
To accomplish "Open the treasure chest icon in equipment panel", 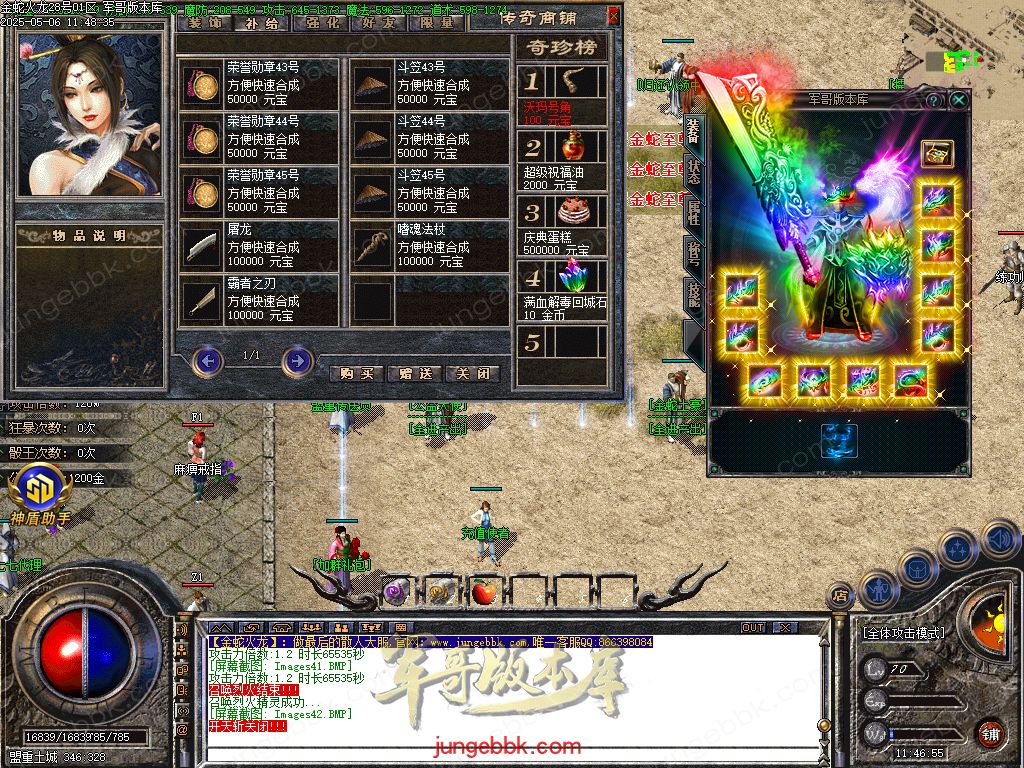I will pos(937,154).
